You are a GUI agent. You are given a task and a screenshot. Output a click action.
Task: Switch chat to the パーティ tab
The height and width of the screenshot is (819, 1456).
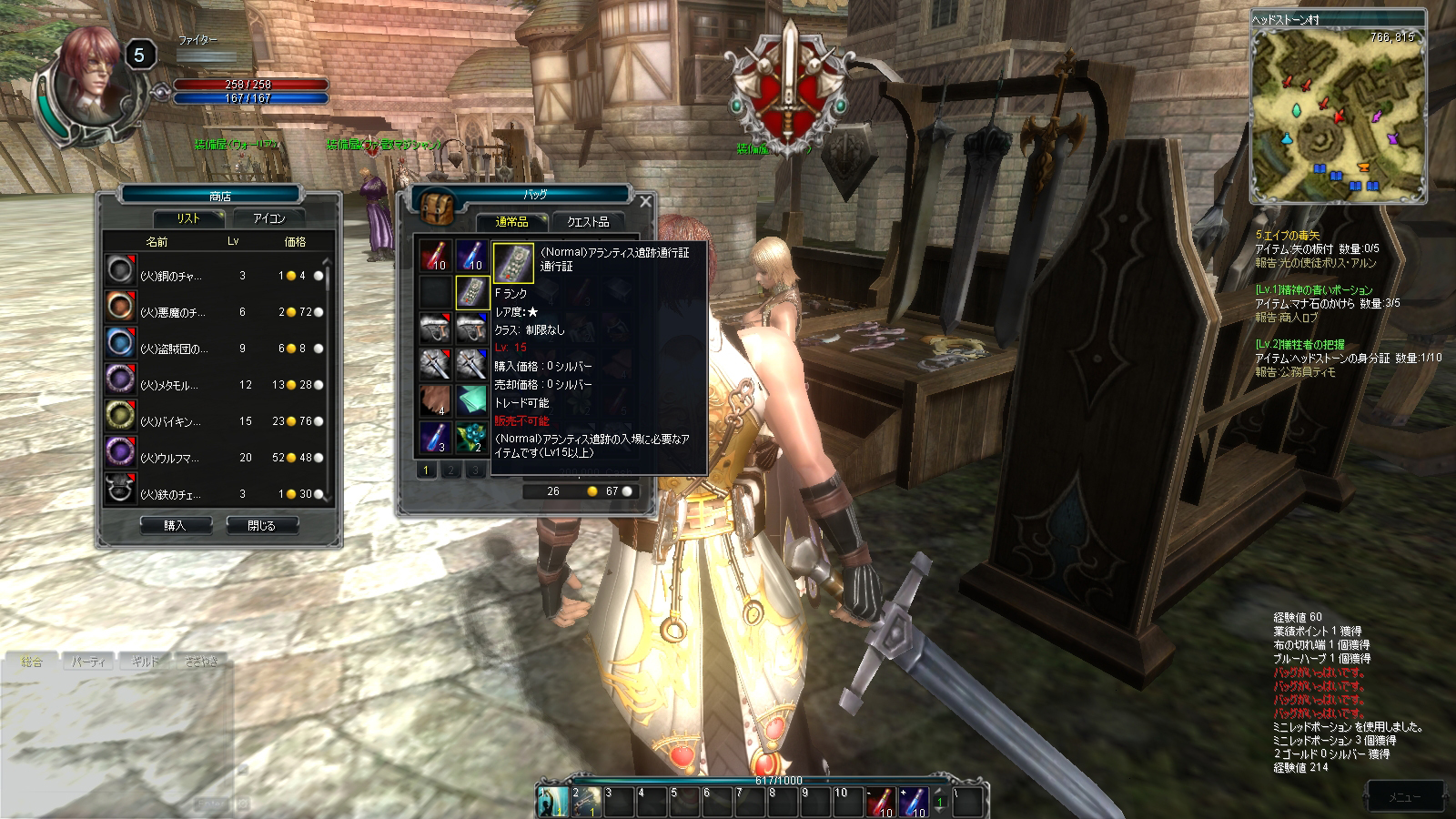pos(88,662)
